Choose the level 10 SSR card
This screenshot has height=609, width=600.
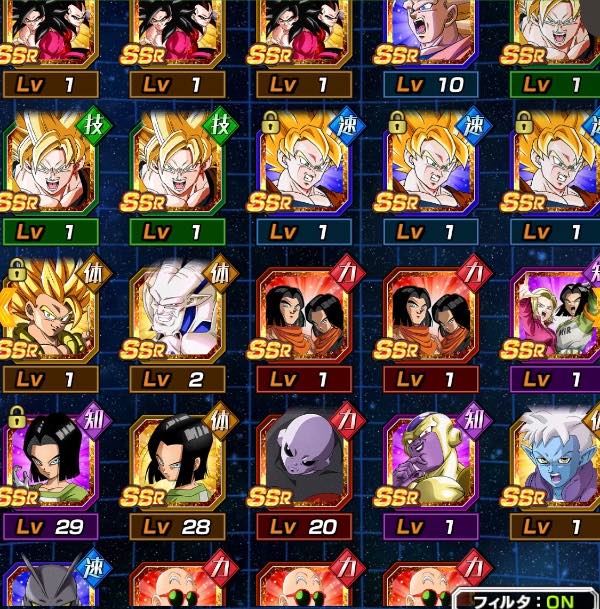[x=430, y=38]
